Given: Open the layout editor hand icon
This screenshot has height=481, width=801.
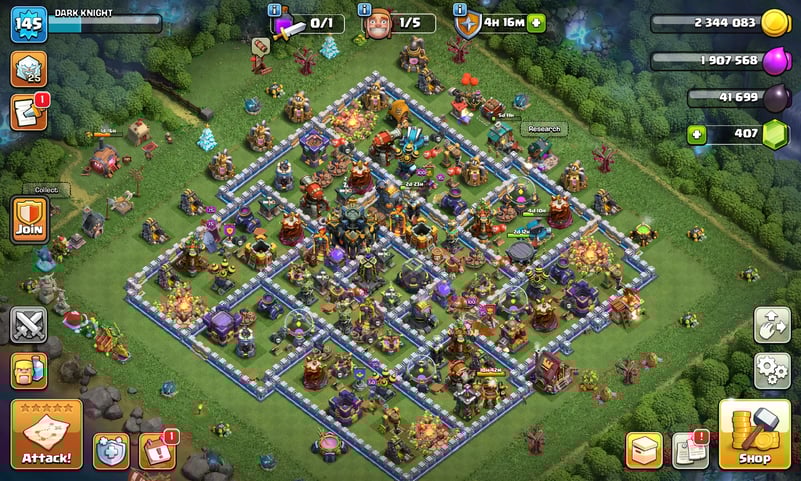Looking at the screenshot, I should pos(772,325).
